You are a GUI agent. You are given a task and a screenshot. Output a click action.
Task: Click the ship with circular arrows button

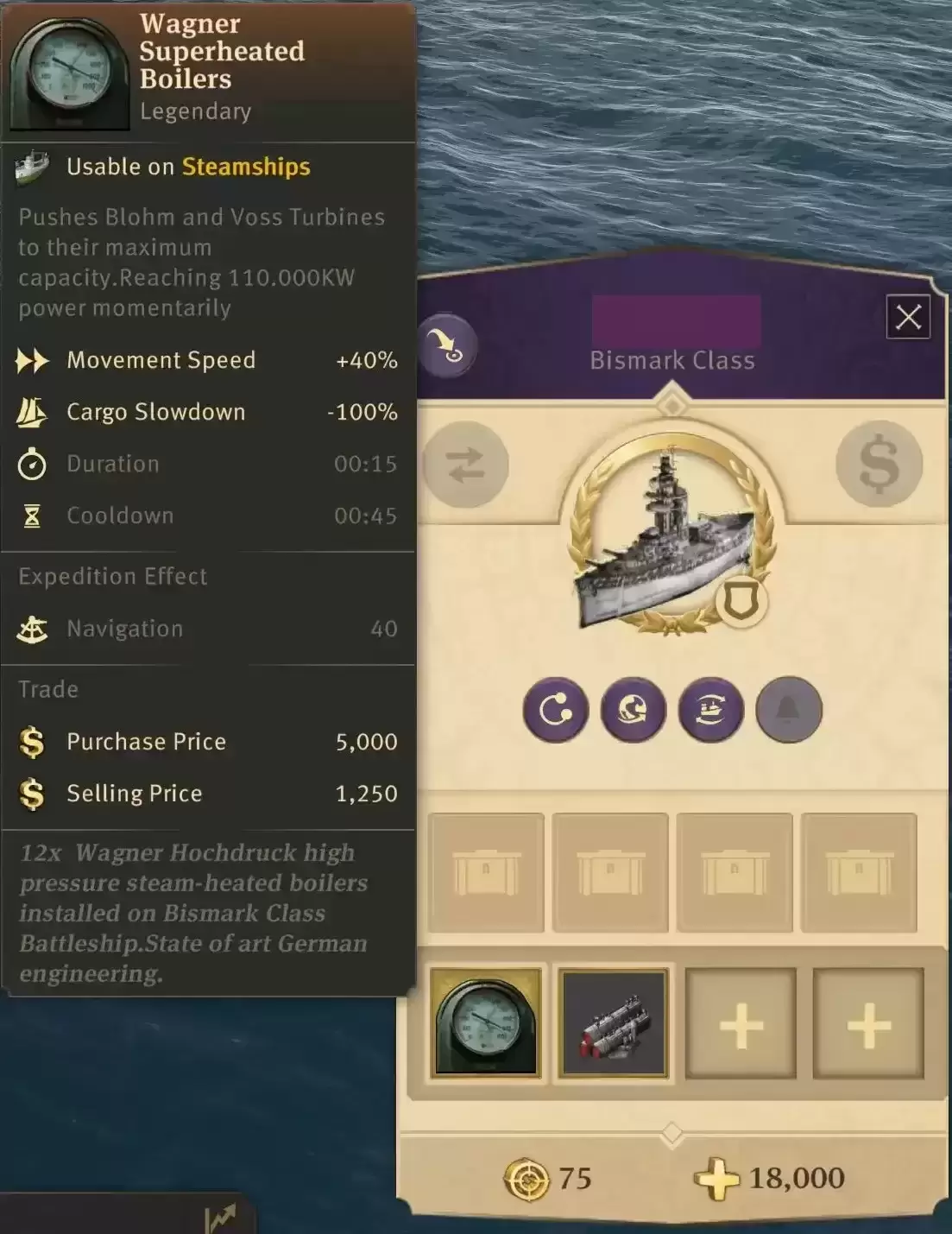710,710
